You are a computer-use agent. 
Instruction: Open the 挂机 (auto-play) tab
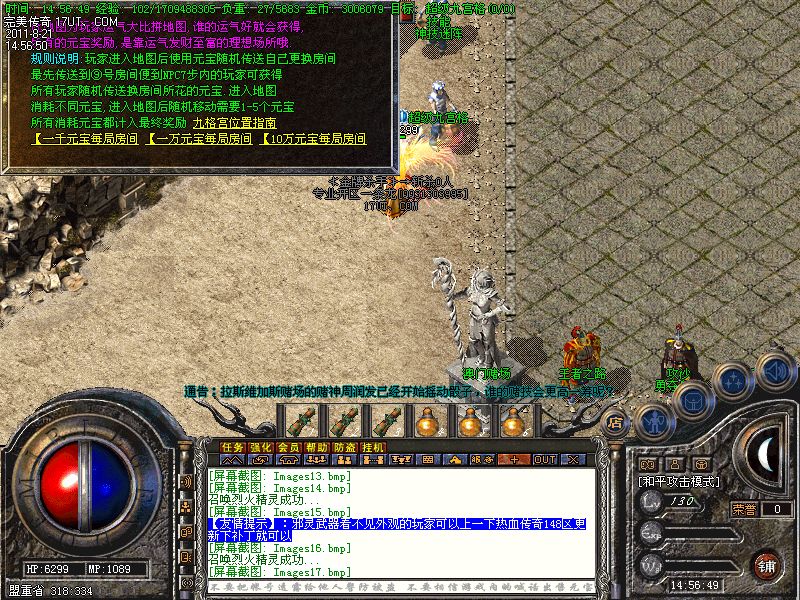(373, 447)
